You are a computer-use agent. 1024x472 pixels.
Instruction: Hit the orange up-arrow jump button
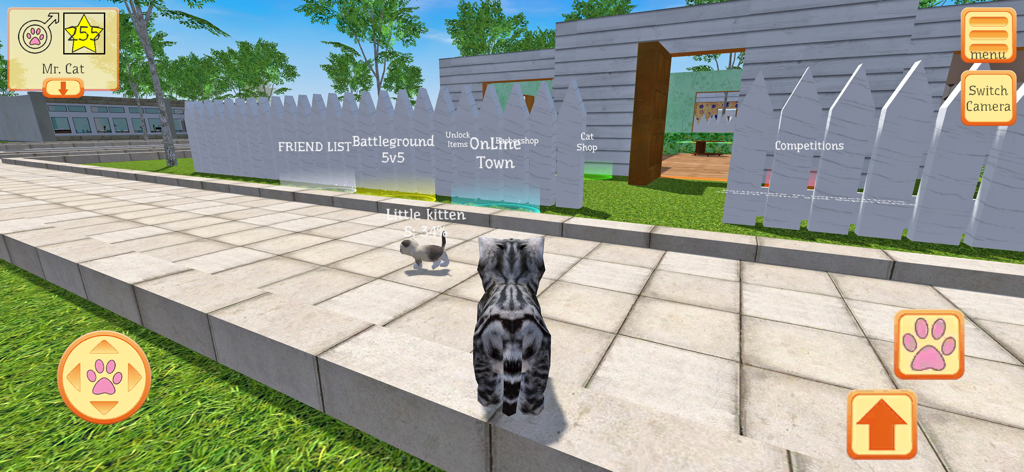click(882, 424)
